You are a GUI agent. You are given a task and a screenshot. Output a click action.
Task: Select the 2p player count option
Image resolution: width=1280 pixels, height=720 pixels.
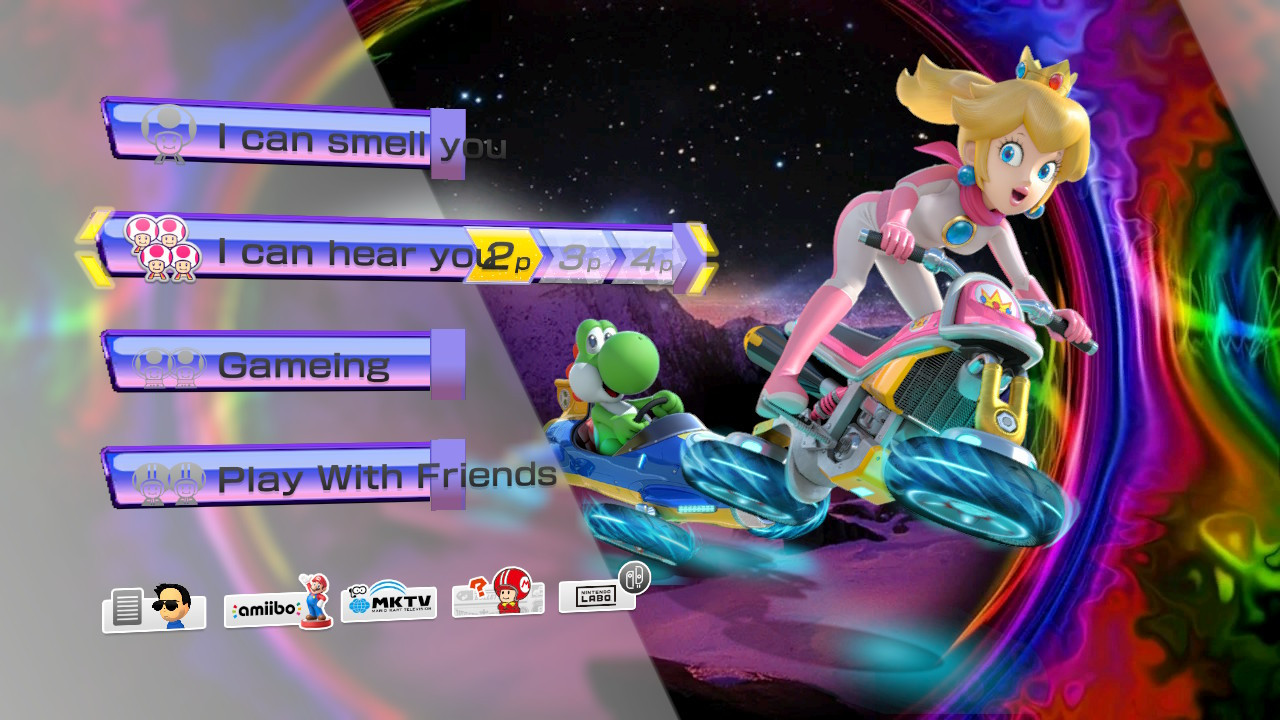point(500,258)
